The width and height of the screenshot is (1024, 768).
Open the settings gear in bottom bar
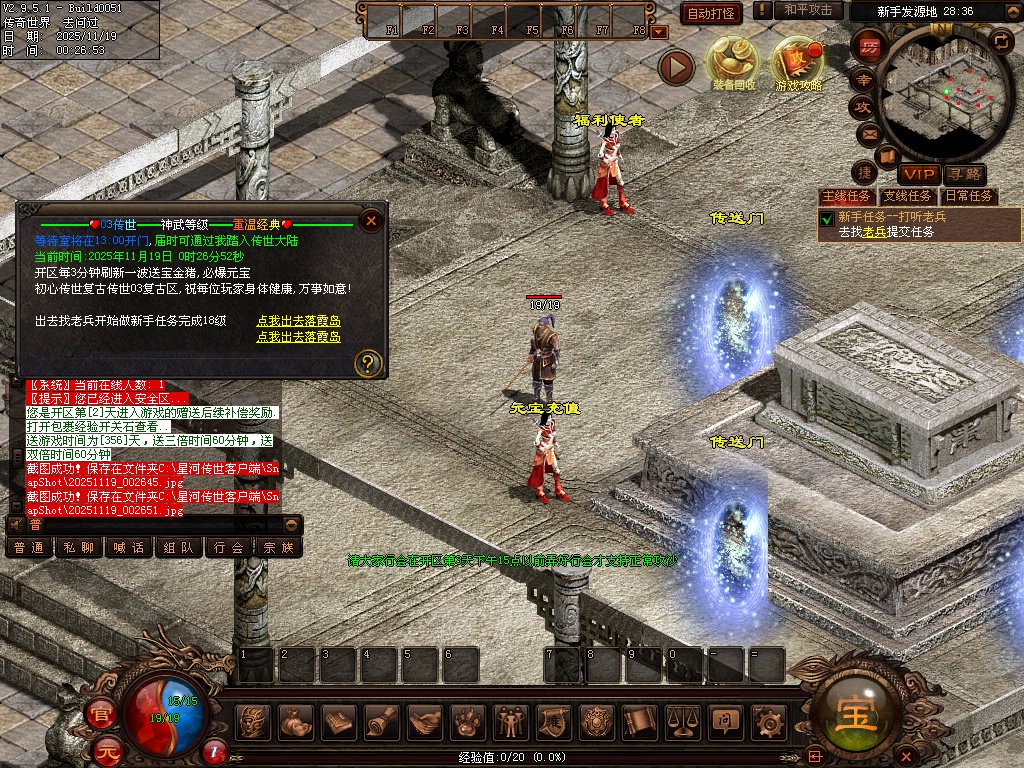[767, 720]
